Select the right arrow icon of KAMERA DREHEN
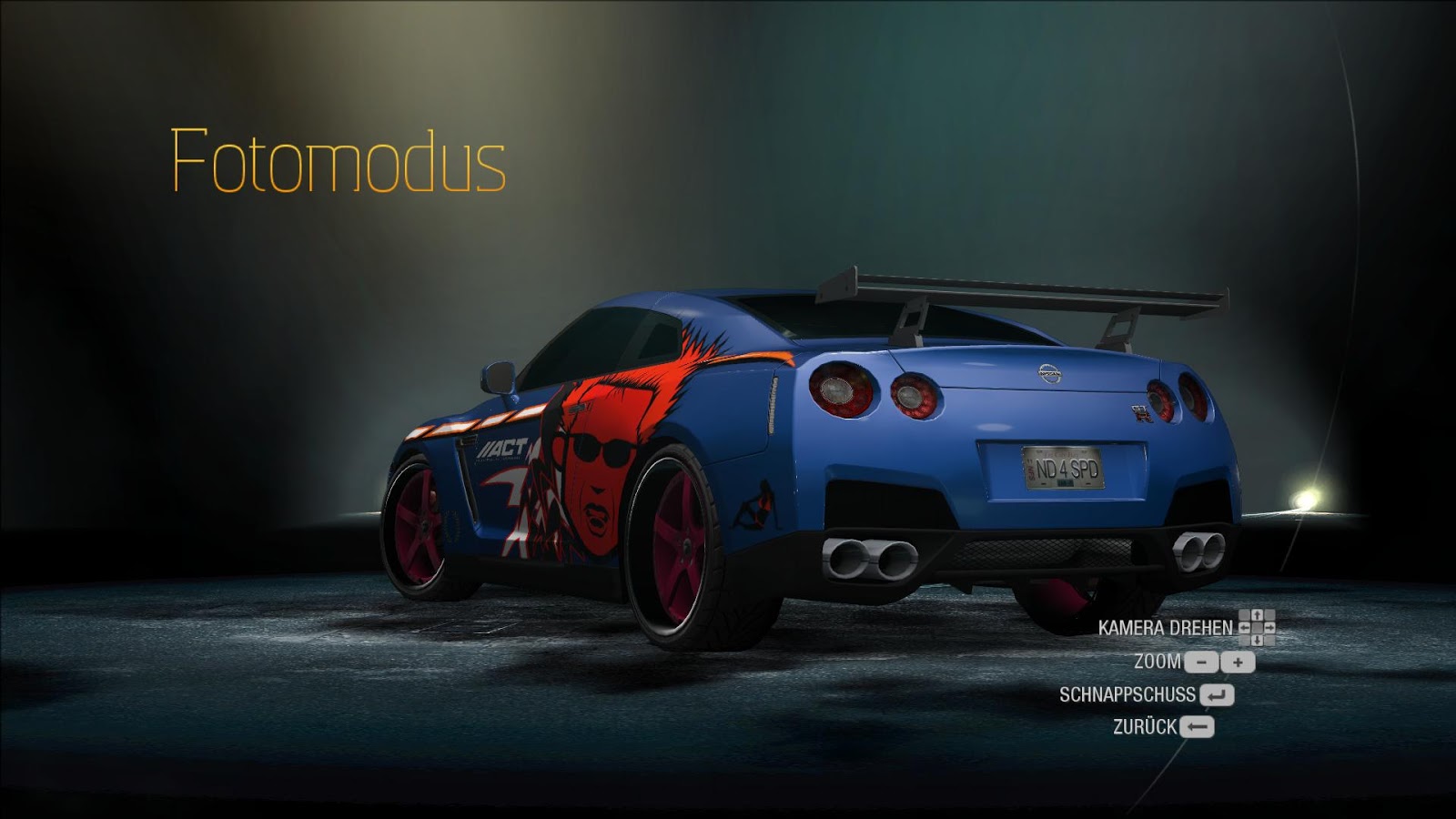The height and width of the screenshot is (819, 1456). pyautogui.click(x=1271, y=628)
